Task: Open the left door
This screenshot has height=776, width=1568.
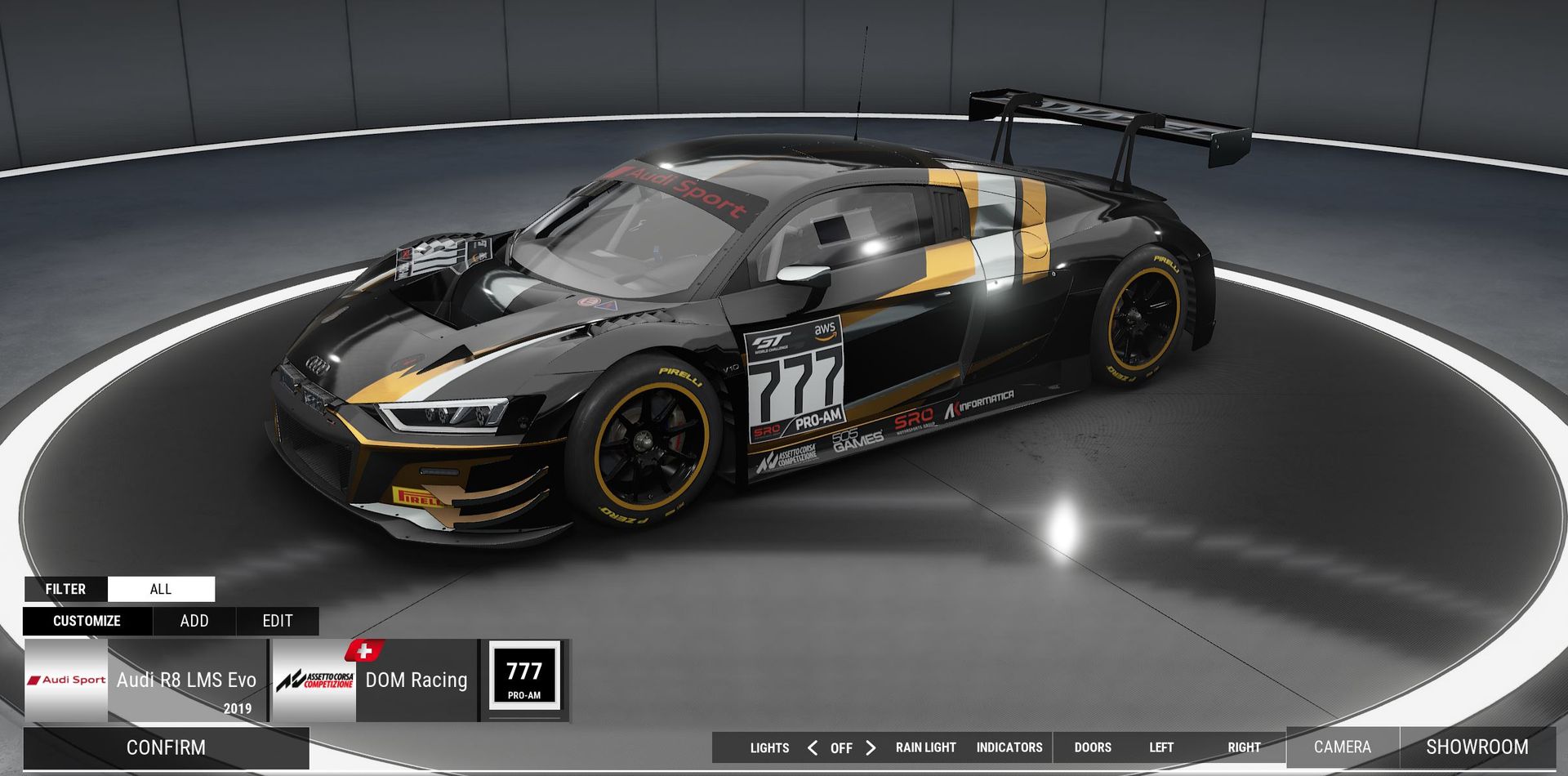Action: coord(1160,747)
